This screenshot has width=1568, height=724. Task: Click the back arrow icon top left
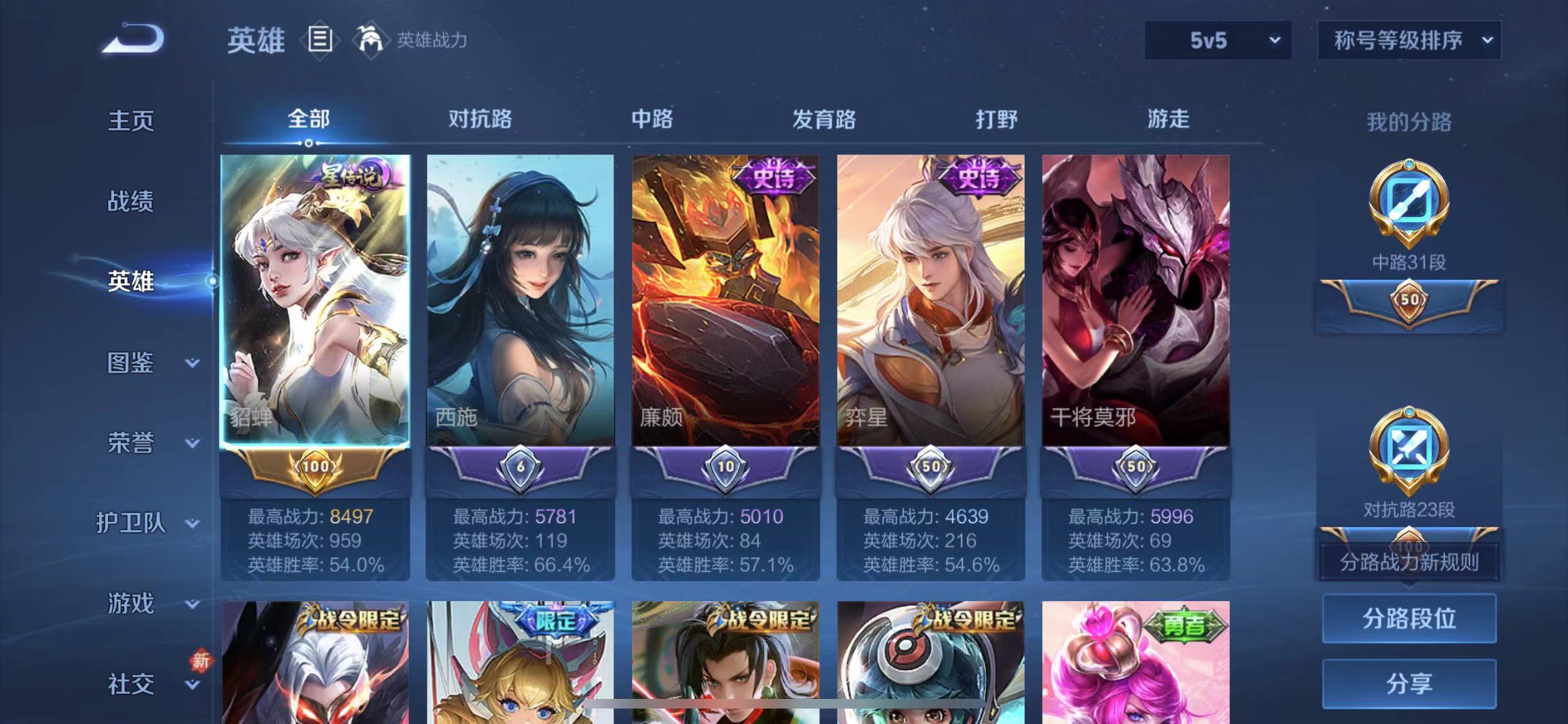[133, 40]
